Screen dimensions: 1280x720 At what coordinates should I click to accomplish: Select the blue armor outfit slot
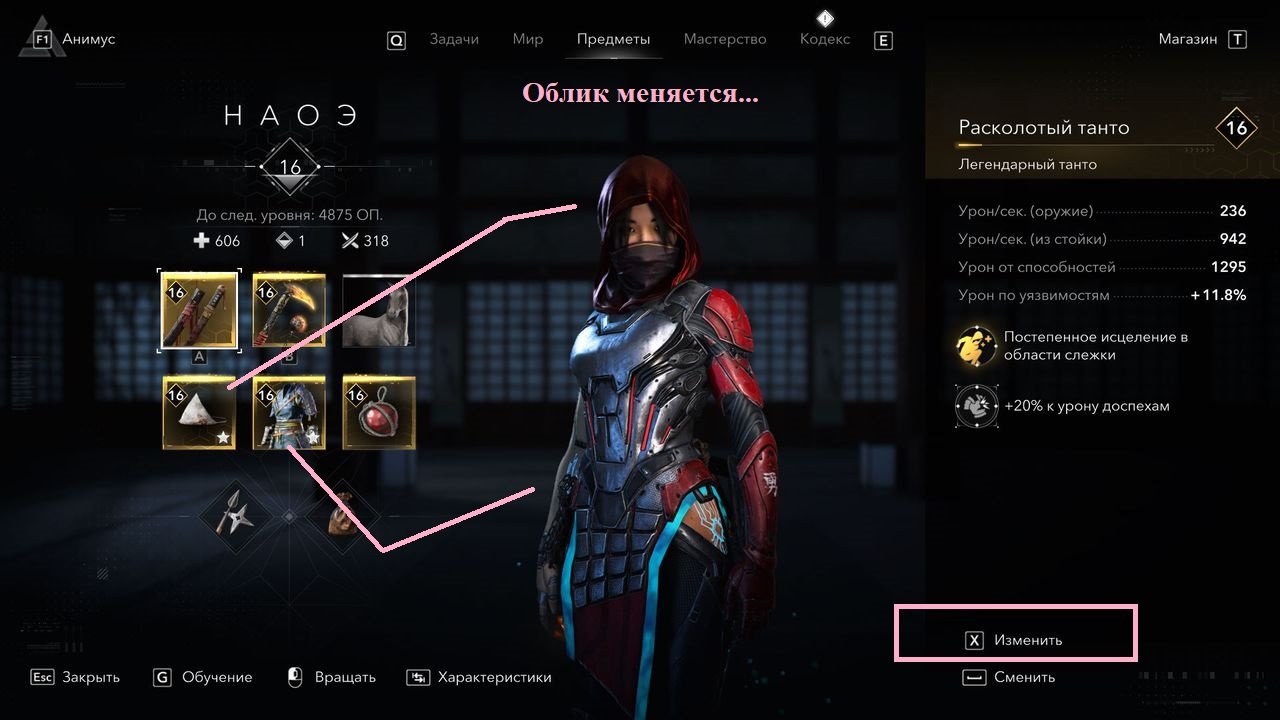click(x=289, y=412)
